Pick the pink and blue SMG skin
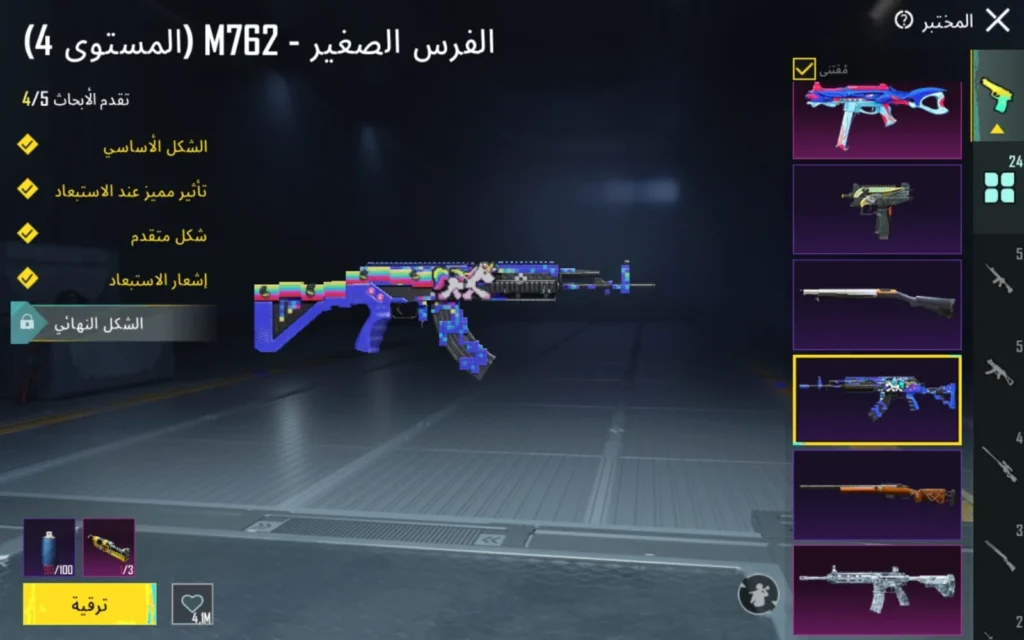 click(877, 119)
